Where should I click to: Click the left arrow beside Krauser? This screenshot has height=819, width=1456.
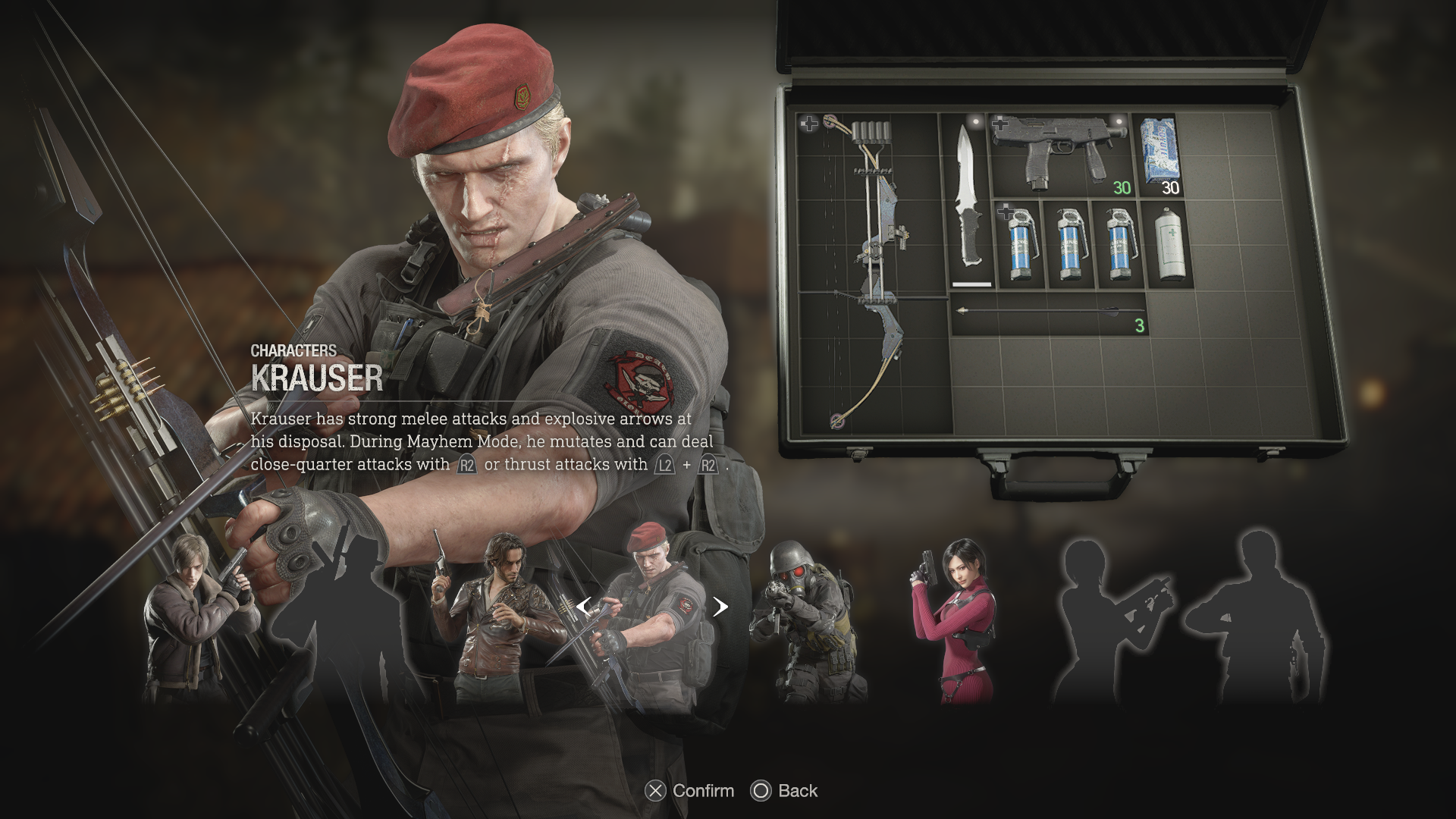click(583, 607)
